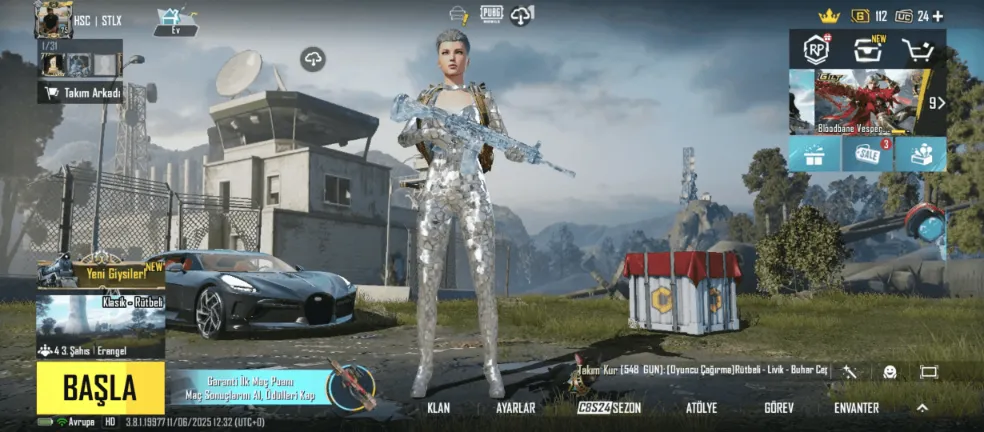Open the Takım Arkadı team-up button
The height and width of the screenshot is (432, 984).
click(80, 93)
